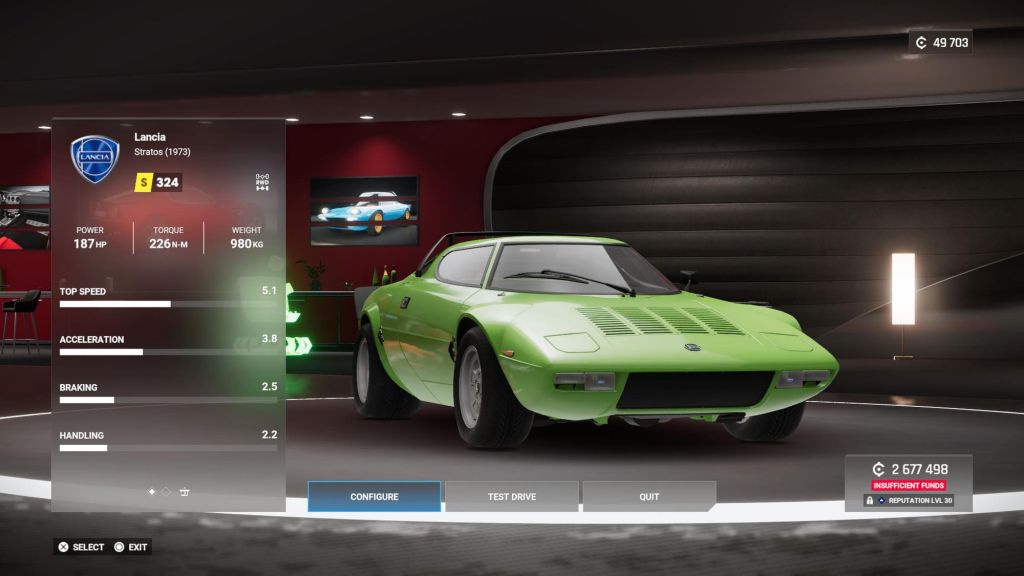Select the filled diamond page indicator
The height and width of the screenshot is (576, 1024).
pyautogui.click(x=152, y=492)
